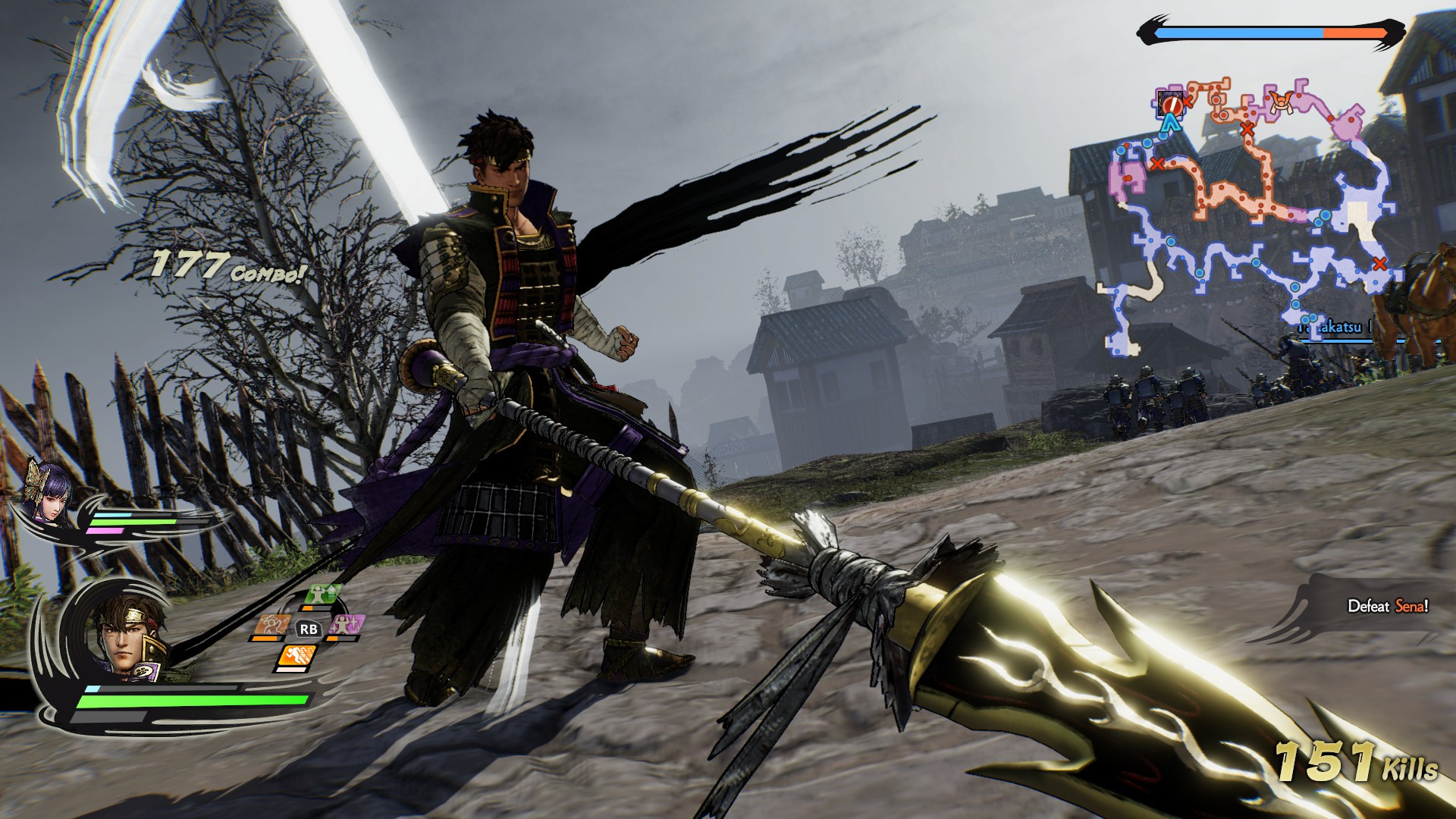
Task: Activate the bright orange dash skill
Action: (297, 655)
